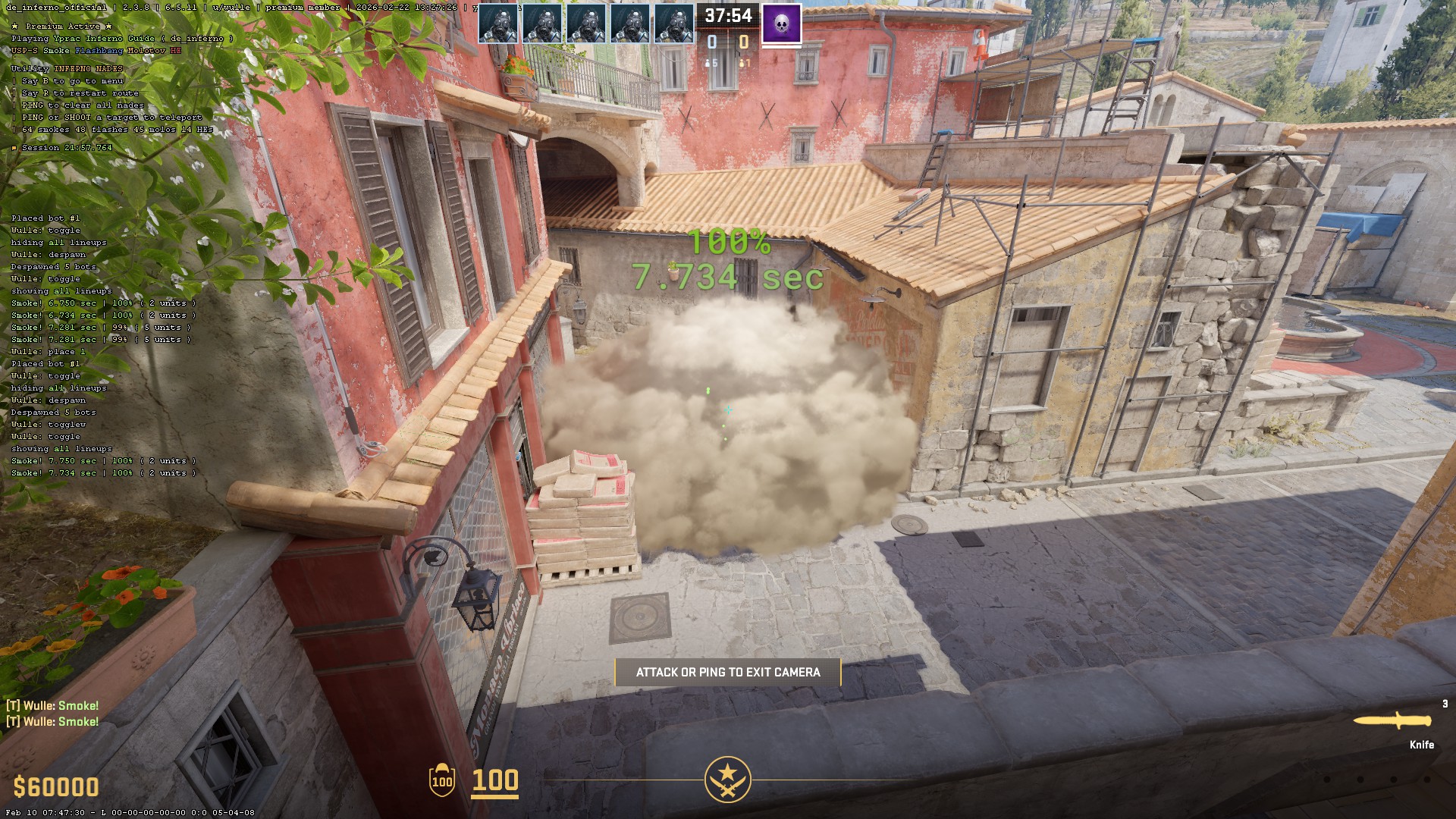Click the armor shield icon
This screenshot has height=819, width=1456.
tap(441, 780)
